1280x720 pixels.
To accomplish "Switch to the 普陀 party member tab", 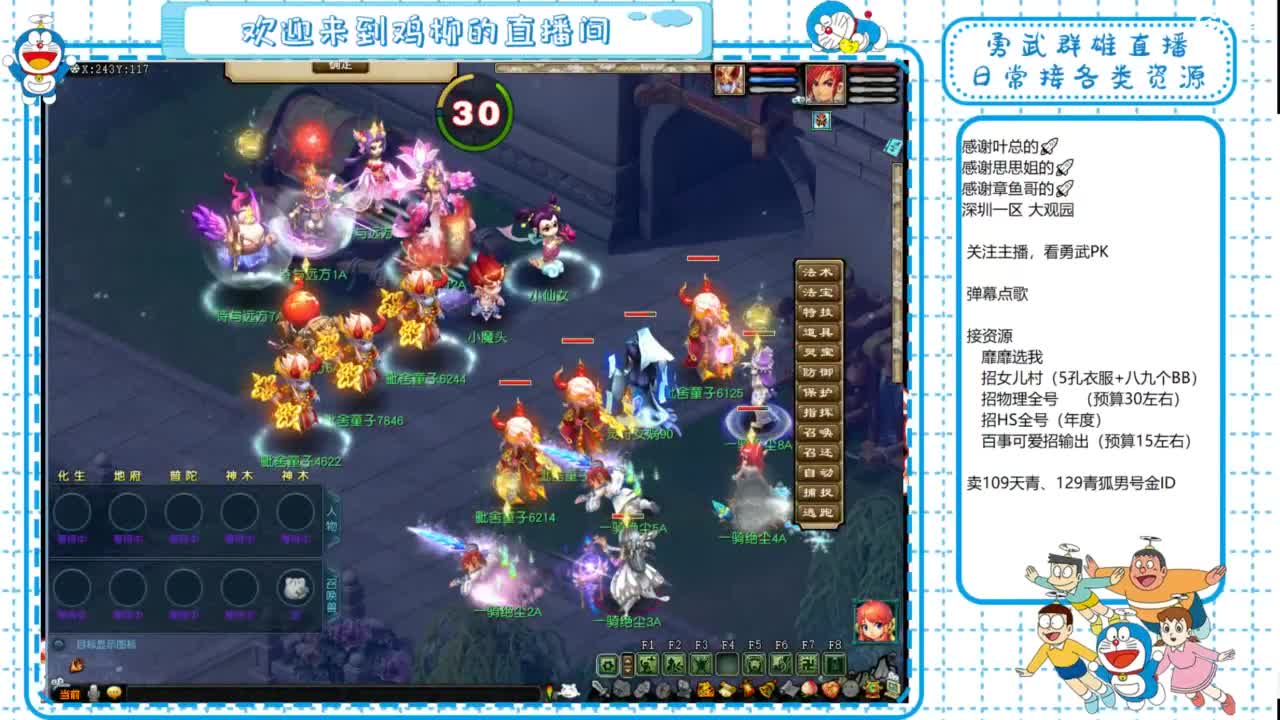I will 184,476.
